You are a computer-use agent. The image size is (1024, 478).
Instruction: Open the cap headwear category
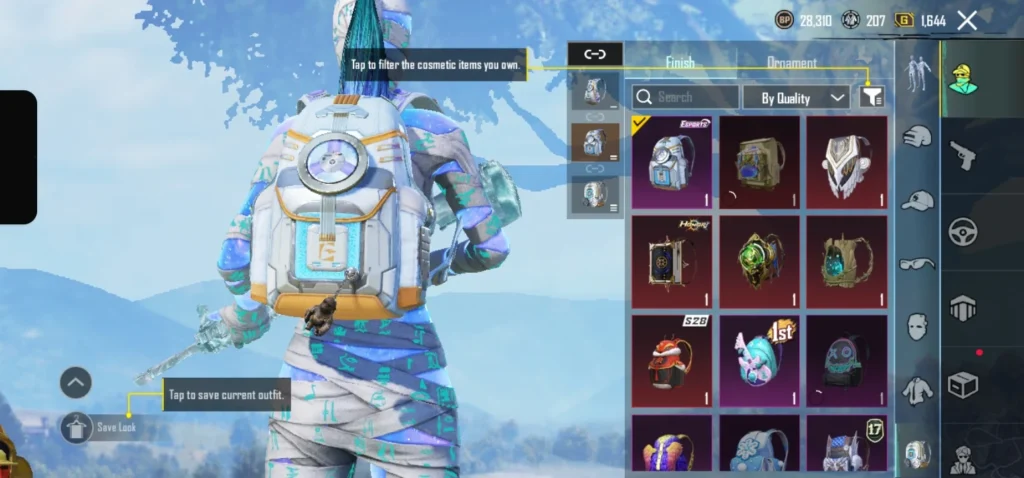[x=917, y=201]
